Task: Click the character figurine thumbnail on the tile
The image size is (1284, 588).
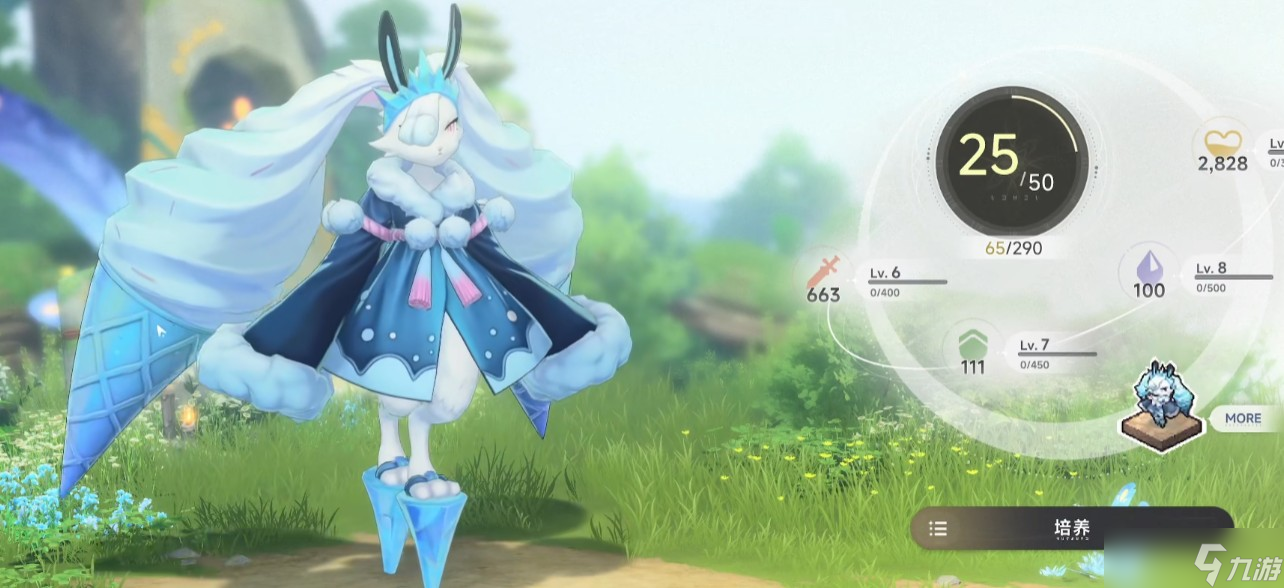Action: (x=1161, y=406)
